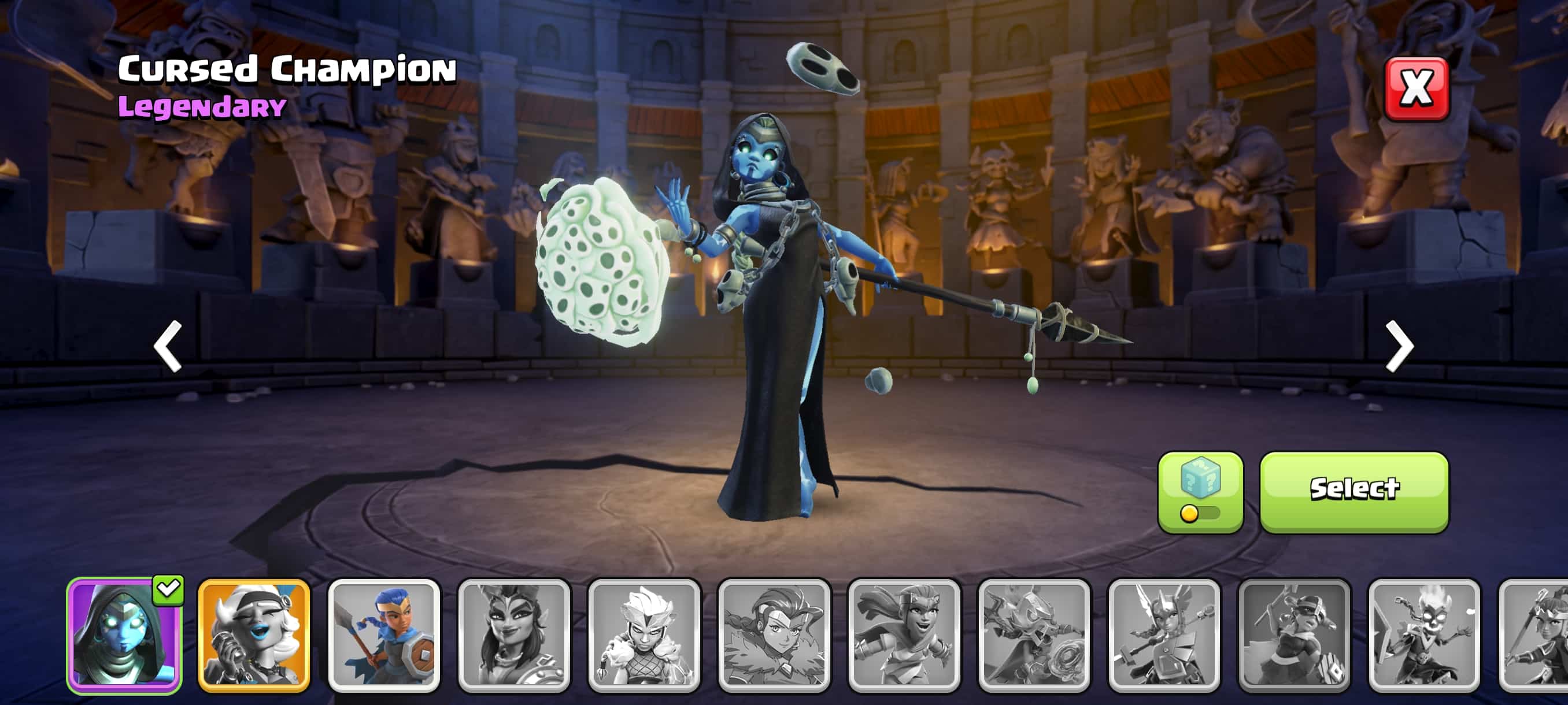Pick the default blue-haired Royal Champion skin

(x=384, y=635)
